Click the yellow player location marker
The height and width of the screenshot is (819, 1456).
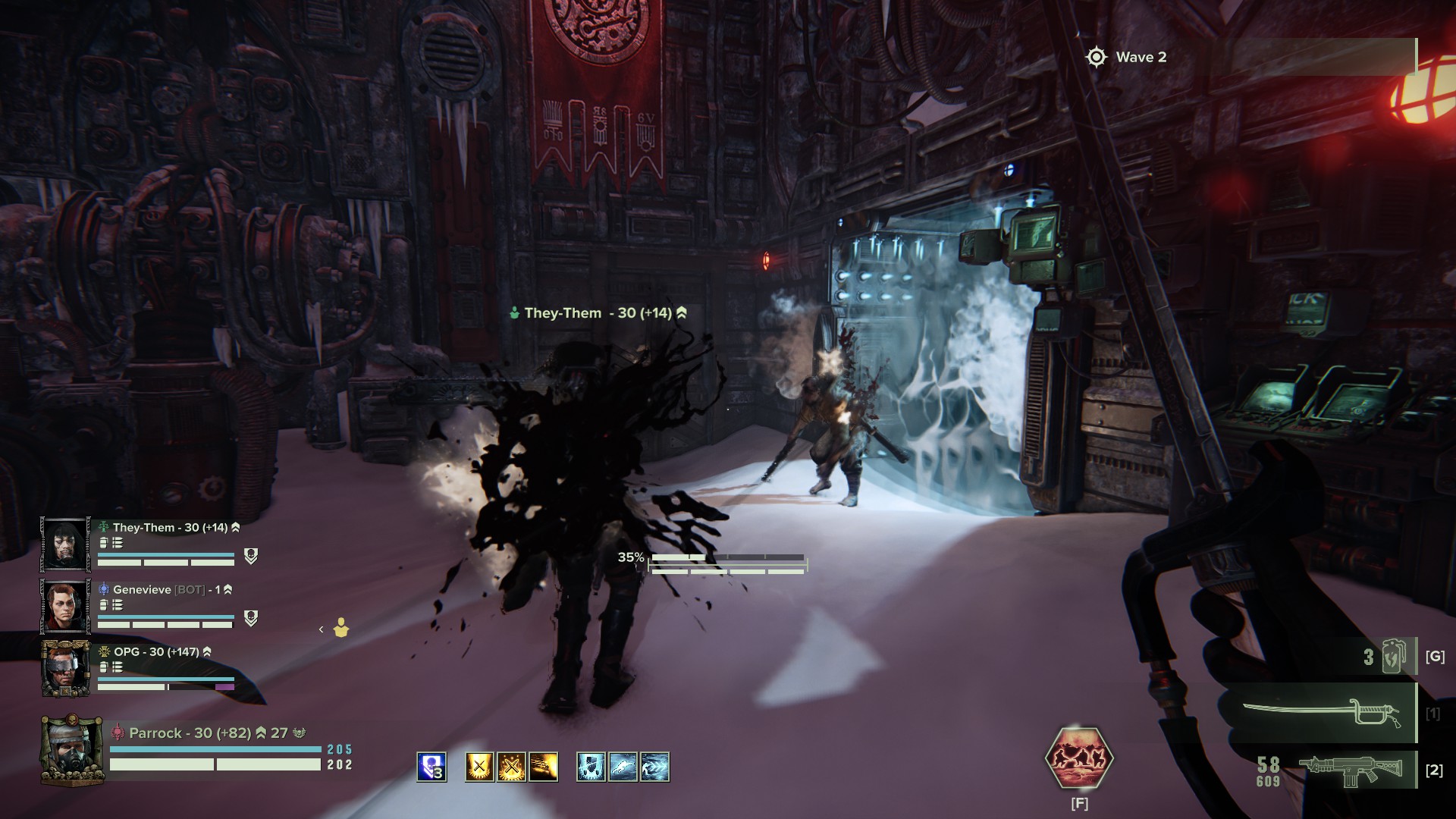tap(341, 628)
